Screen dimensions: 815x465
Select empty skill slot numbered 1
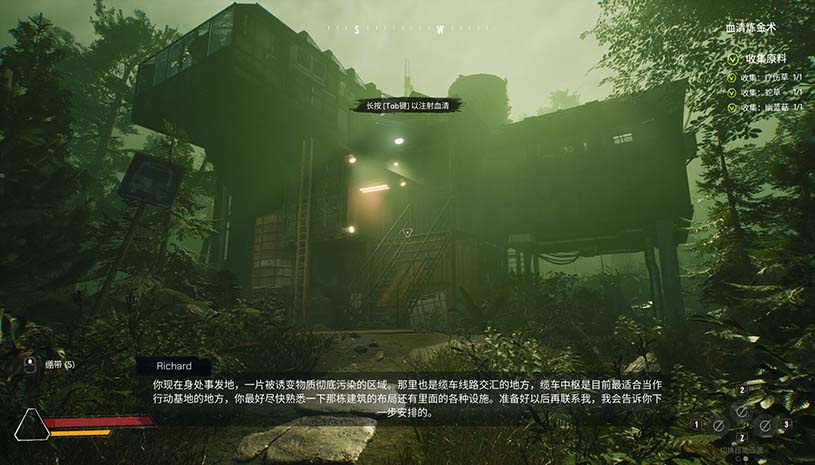717,425
